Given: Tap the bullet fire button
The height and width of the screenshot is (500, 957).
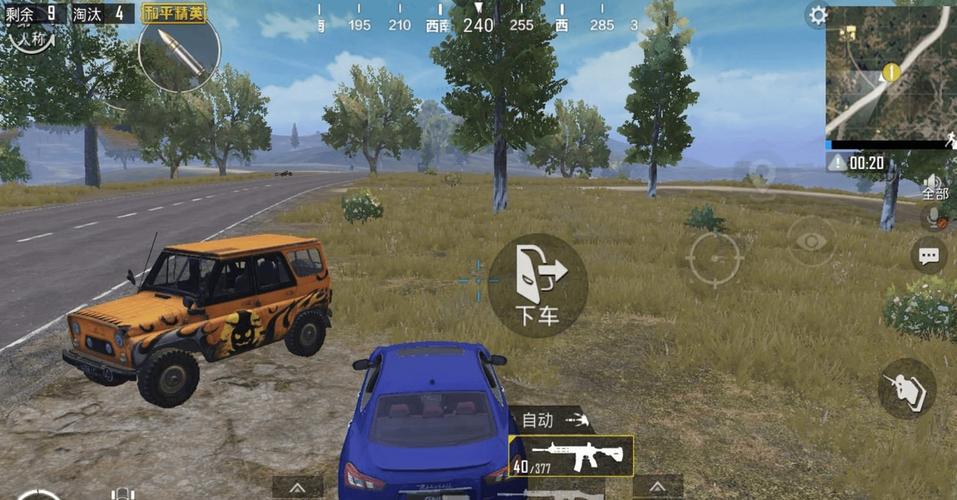Looking at the screenshot, I should click(907, 388).
